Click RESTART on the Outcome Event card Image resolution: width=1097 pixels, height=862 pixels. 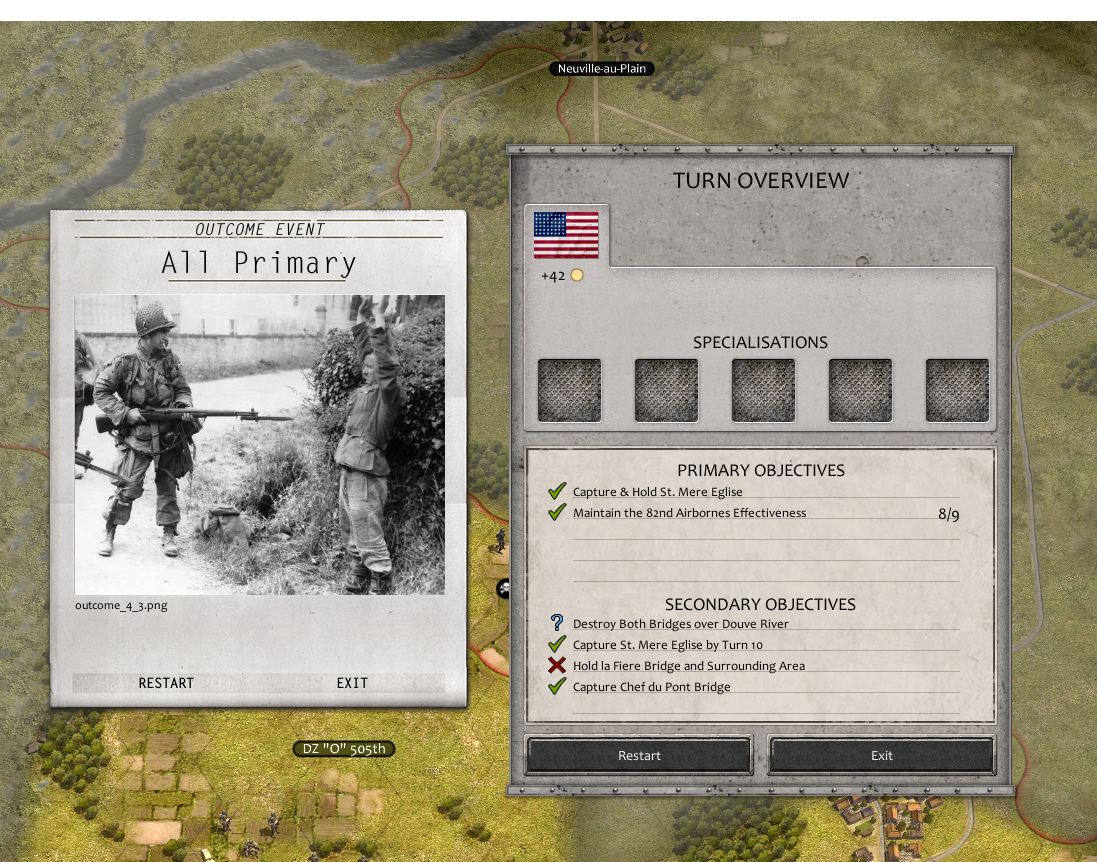pyautogui.click(x=166, y=683)
